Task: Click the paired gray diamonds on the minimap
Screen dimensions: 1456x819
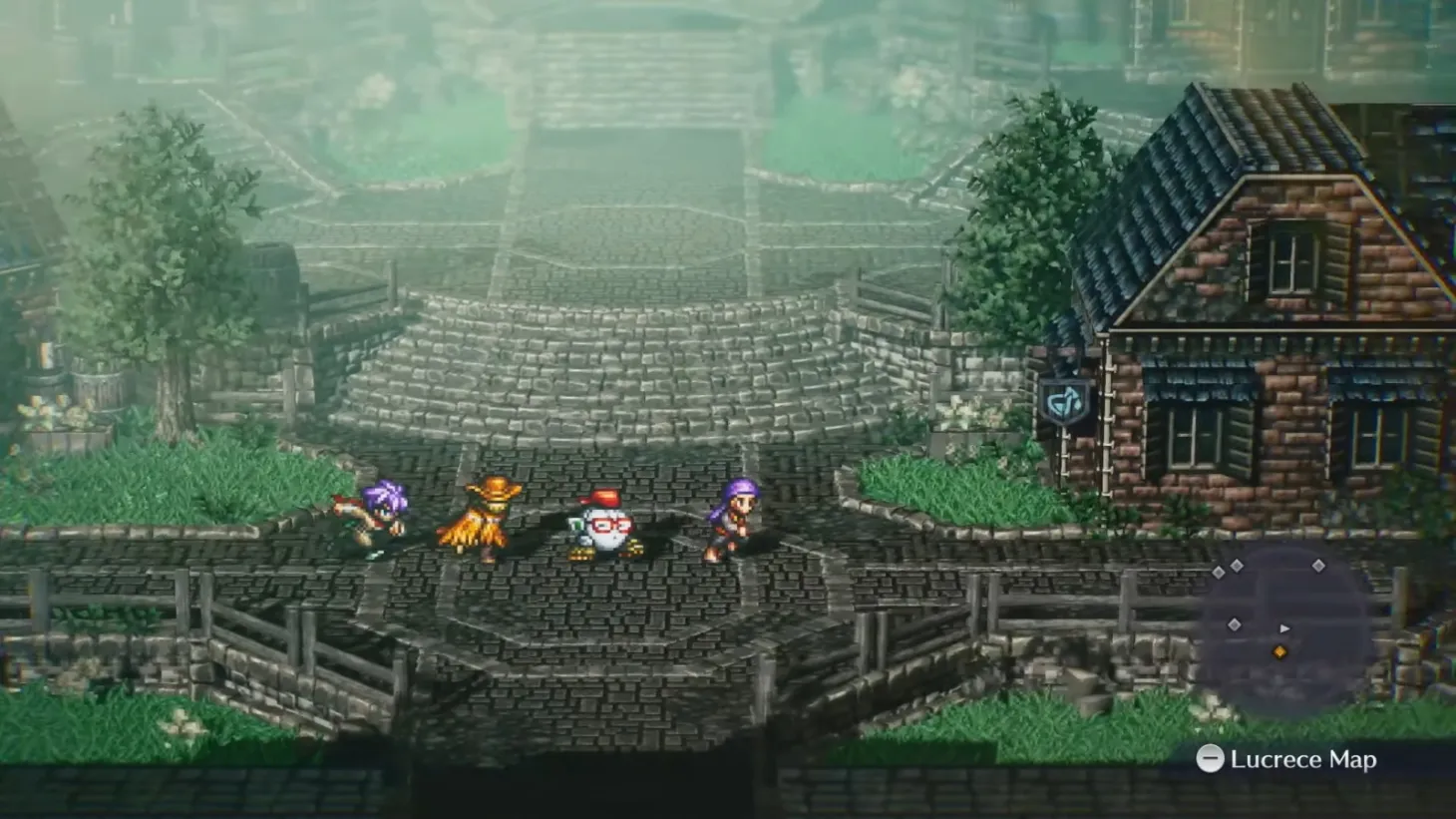Action: click(x=1227, y=567)
